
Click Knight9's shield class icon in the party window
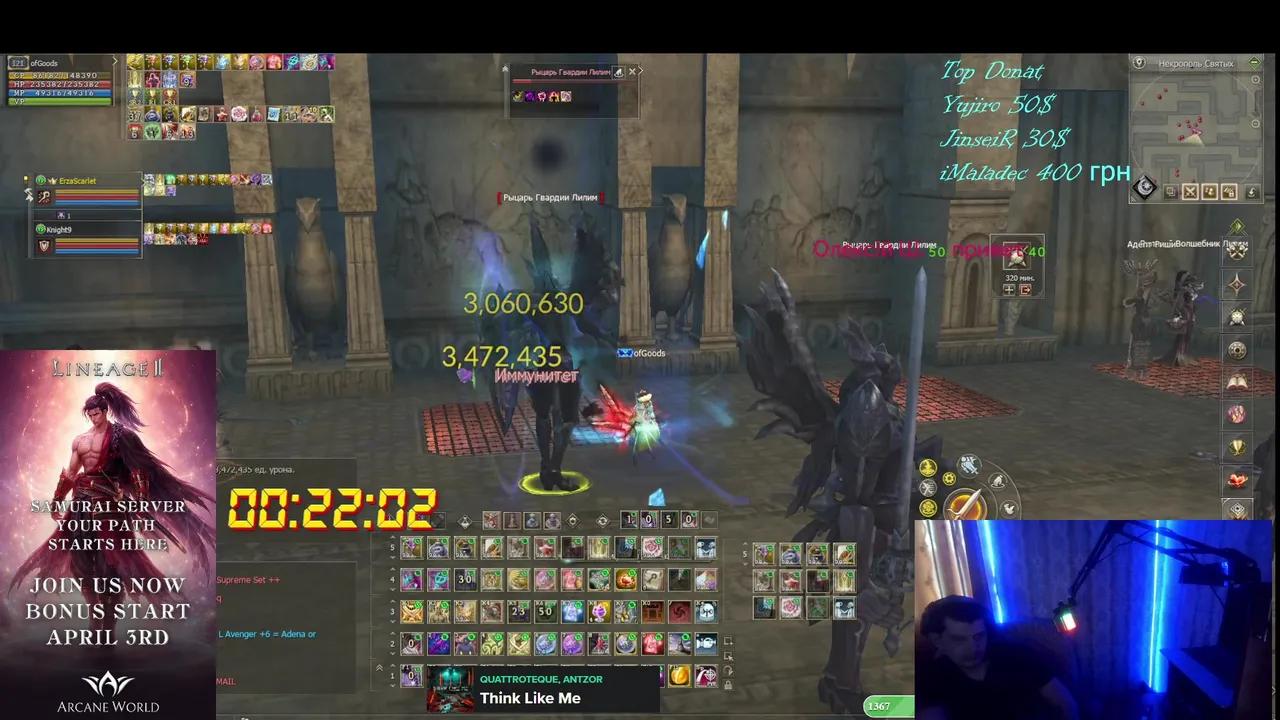(44, 245)
